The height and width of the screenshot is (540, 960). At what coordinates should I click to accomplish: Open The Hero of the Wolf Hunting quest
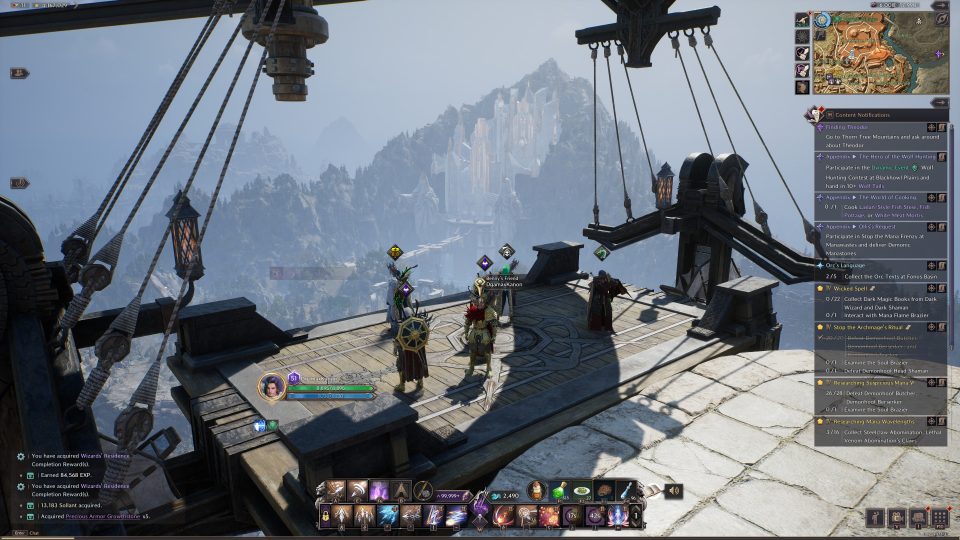click(x=880, y=157)
